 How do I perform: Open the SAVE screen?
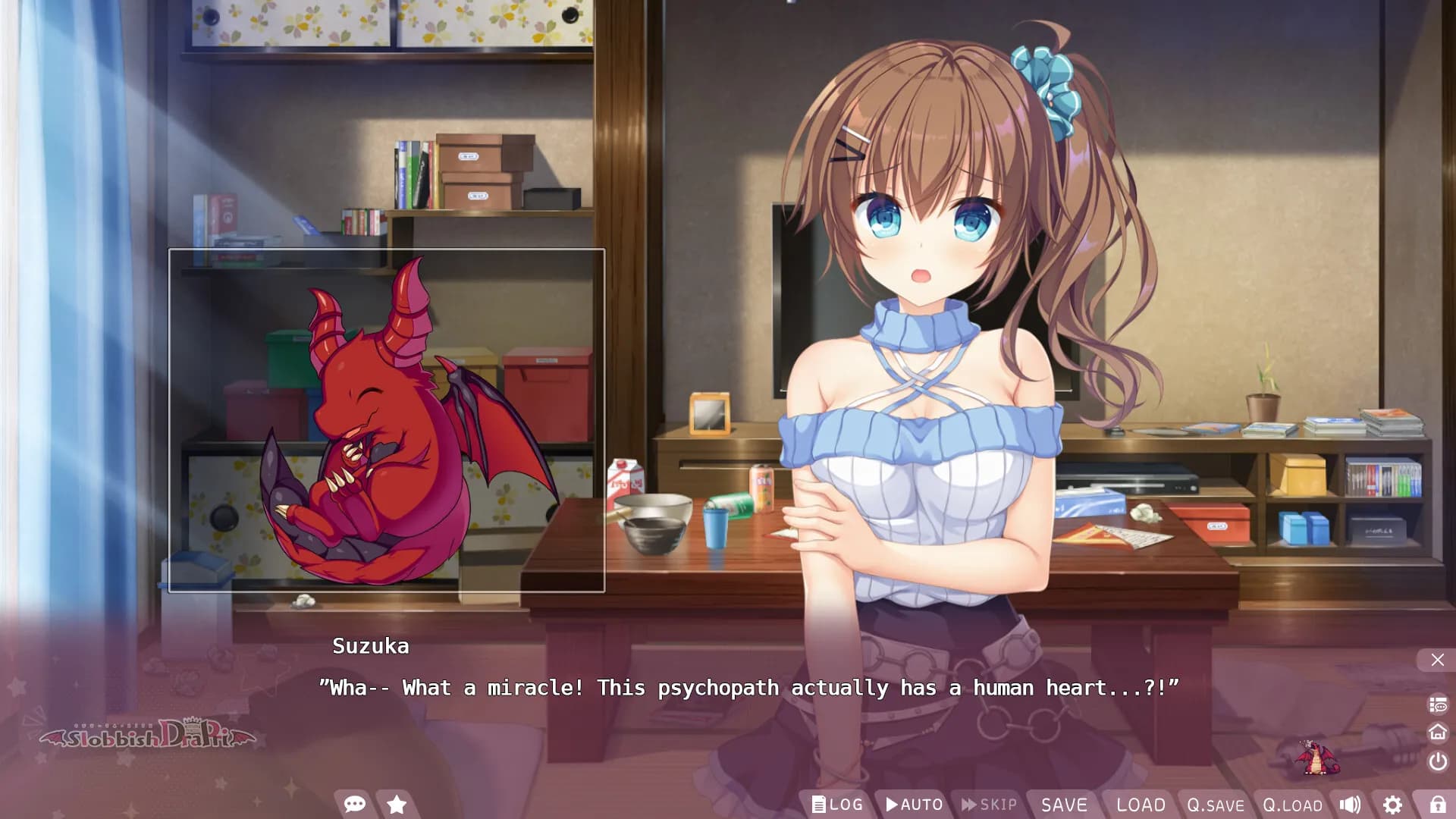point(1065,805)
